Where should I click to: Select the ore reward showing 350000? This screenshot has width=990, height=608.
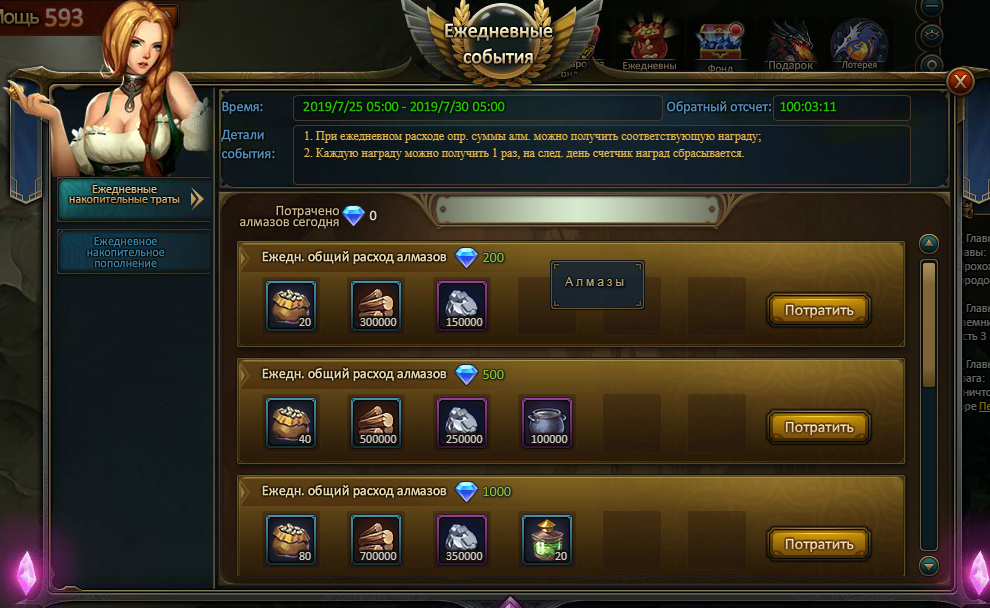462,539
